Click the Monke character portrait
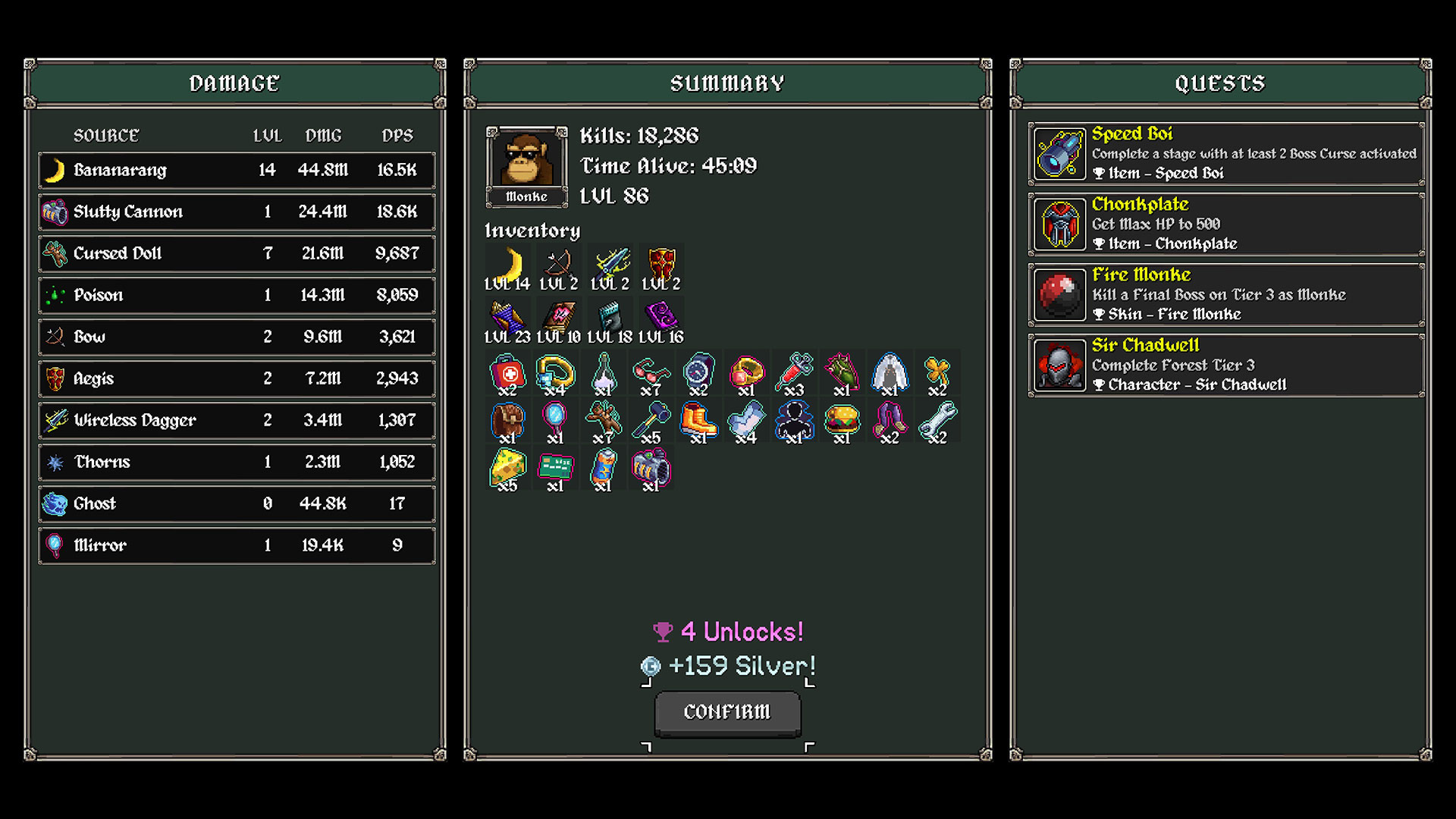Screen dimensions: 1456x819 [x=526, y=161]
